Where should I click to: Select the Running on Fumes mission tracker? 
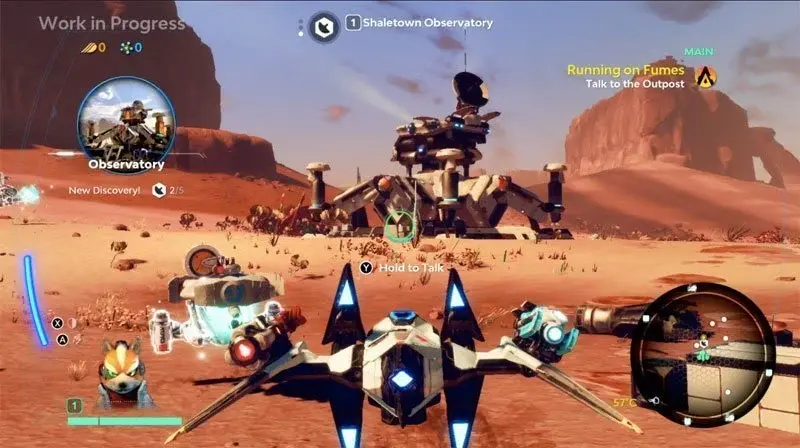point(626,71)
